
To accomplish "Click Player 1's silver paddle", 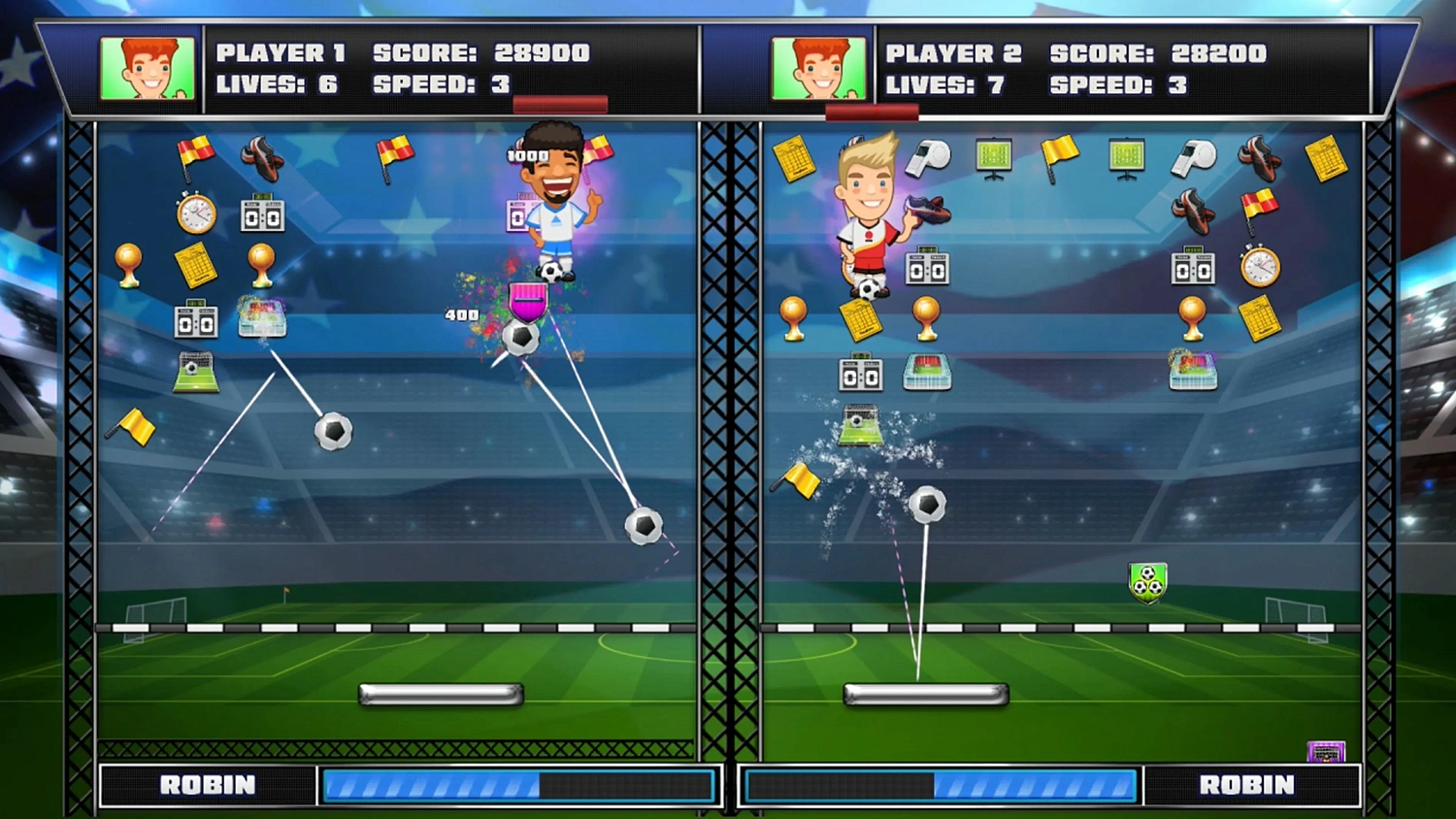I will tap(442, 693).
